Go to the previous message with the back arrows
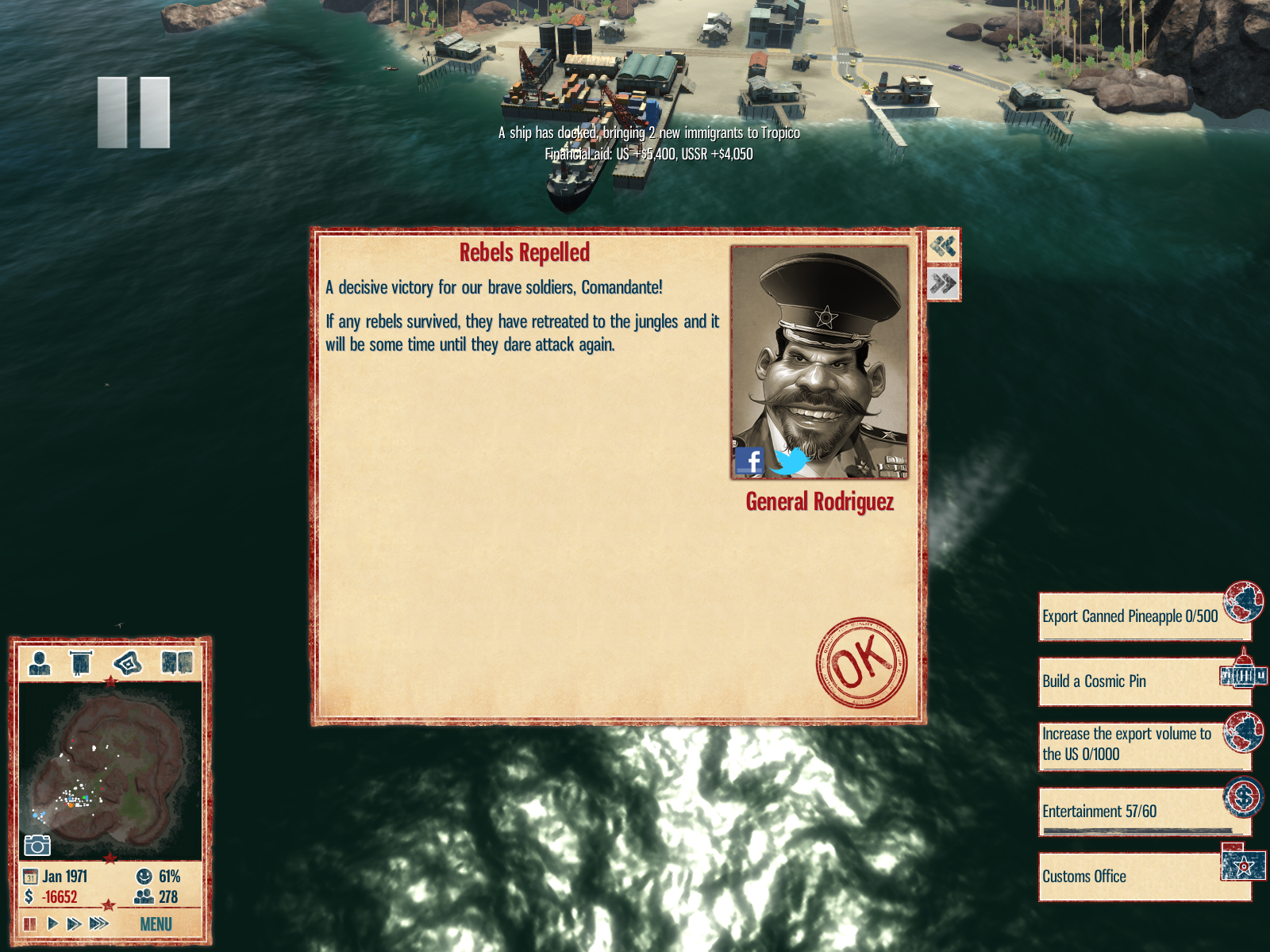 tap(943, 246)
